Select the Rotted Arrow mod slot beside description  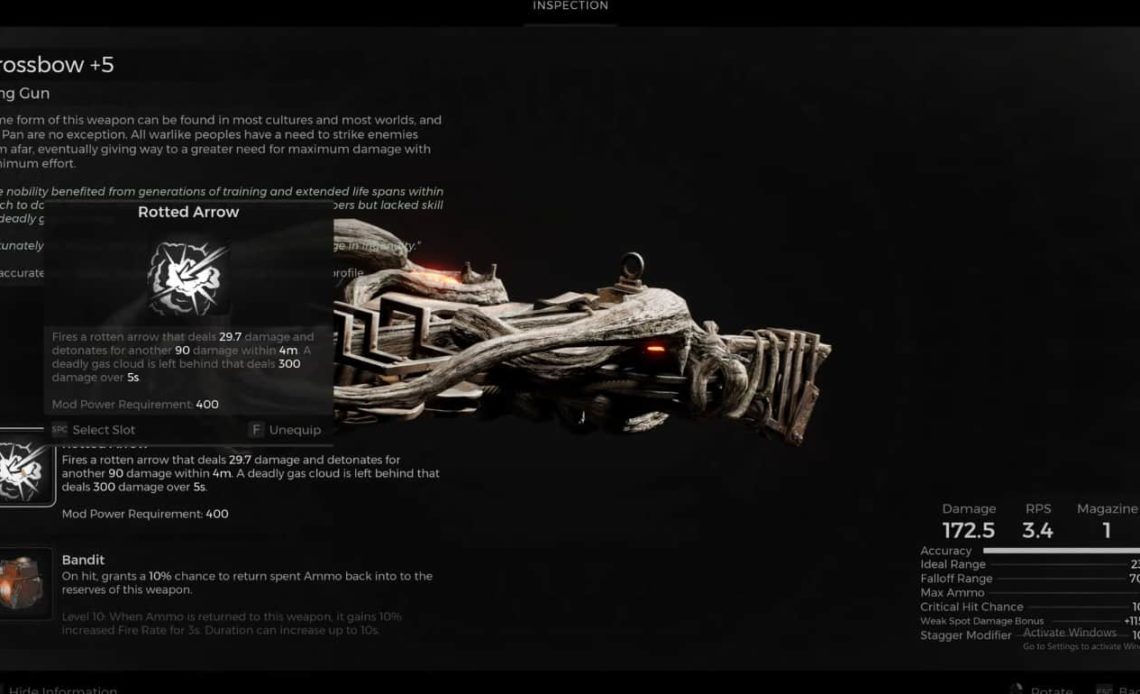pos(25,472)
